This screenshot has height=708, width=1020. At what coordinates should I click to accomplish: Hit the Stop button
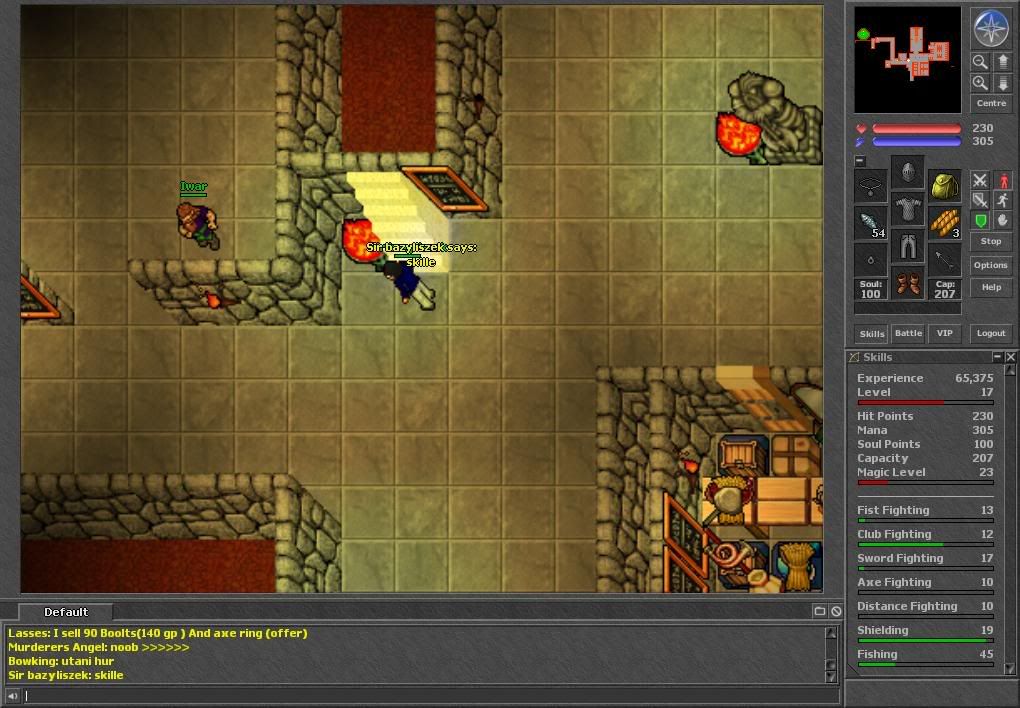click(x=990, y=241)
